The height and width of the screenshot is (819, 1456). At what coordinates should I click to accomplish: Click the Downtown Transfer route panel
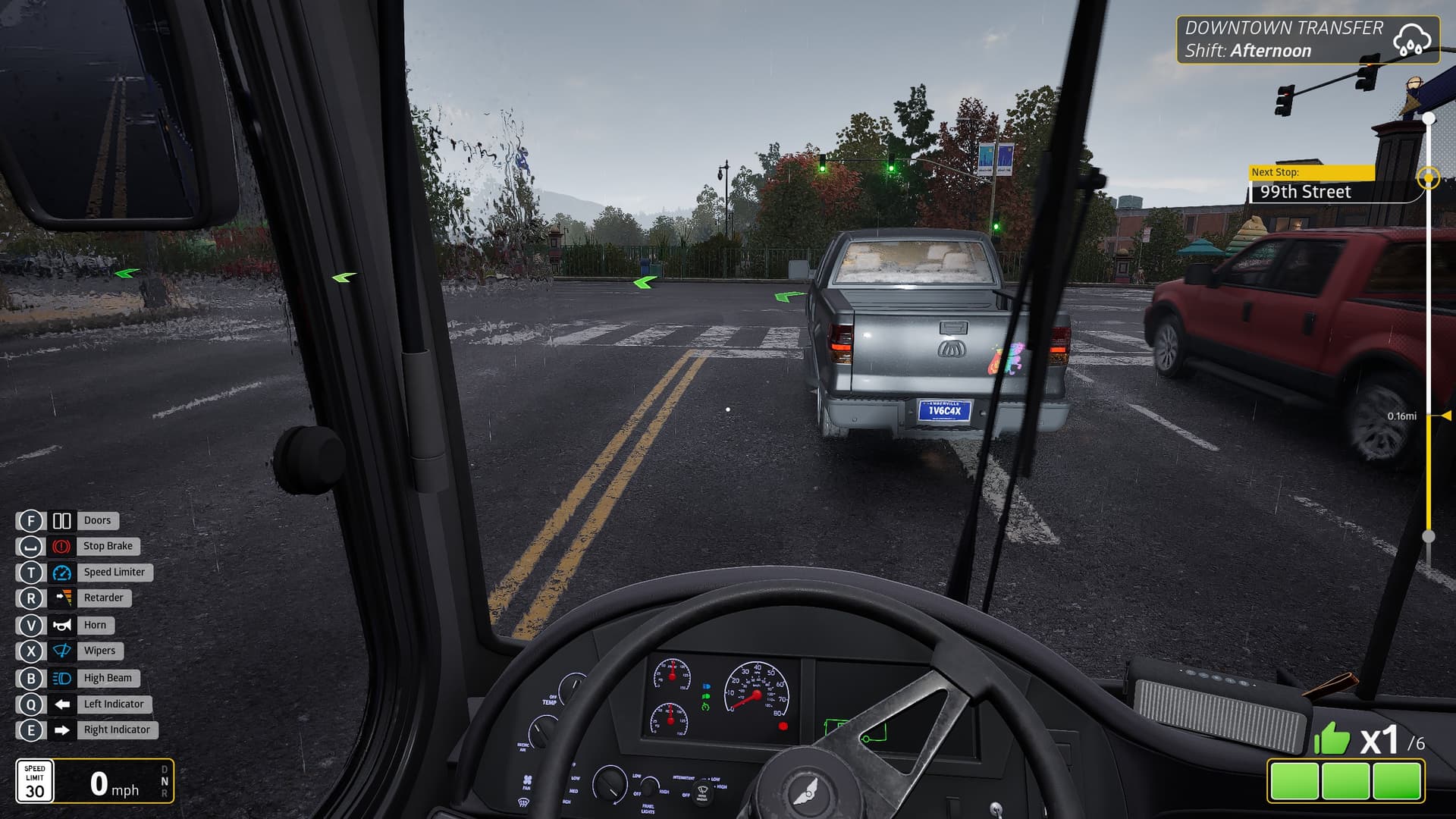click(1307, 39)
